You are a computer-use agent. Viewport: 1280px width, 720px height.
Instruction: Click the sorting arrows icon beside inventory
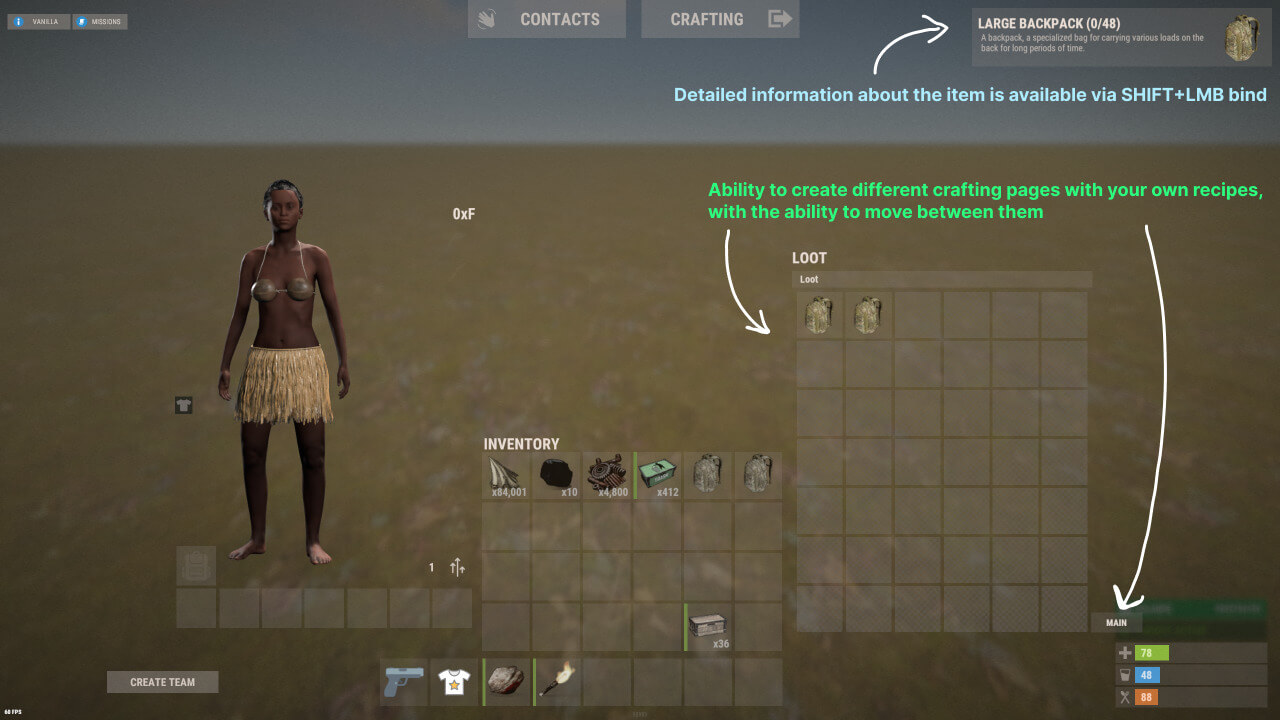coord(458,567)
